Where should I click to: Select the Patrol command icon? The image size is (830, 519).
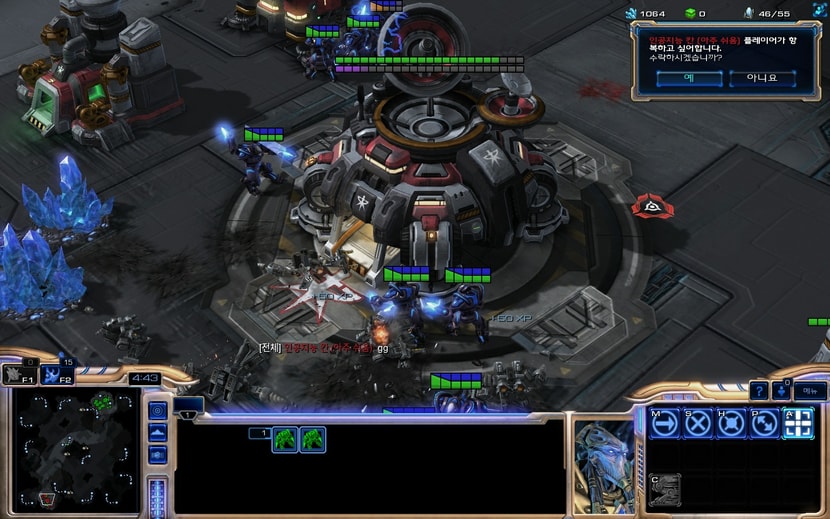764,424
